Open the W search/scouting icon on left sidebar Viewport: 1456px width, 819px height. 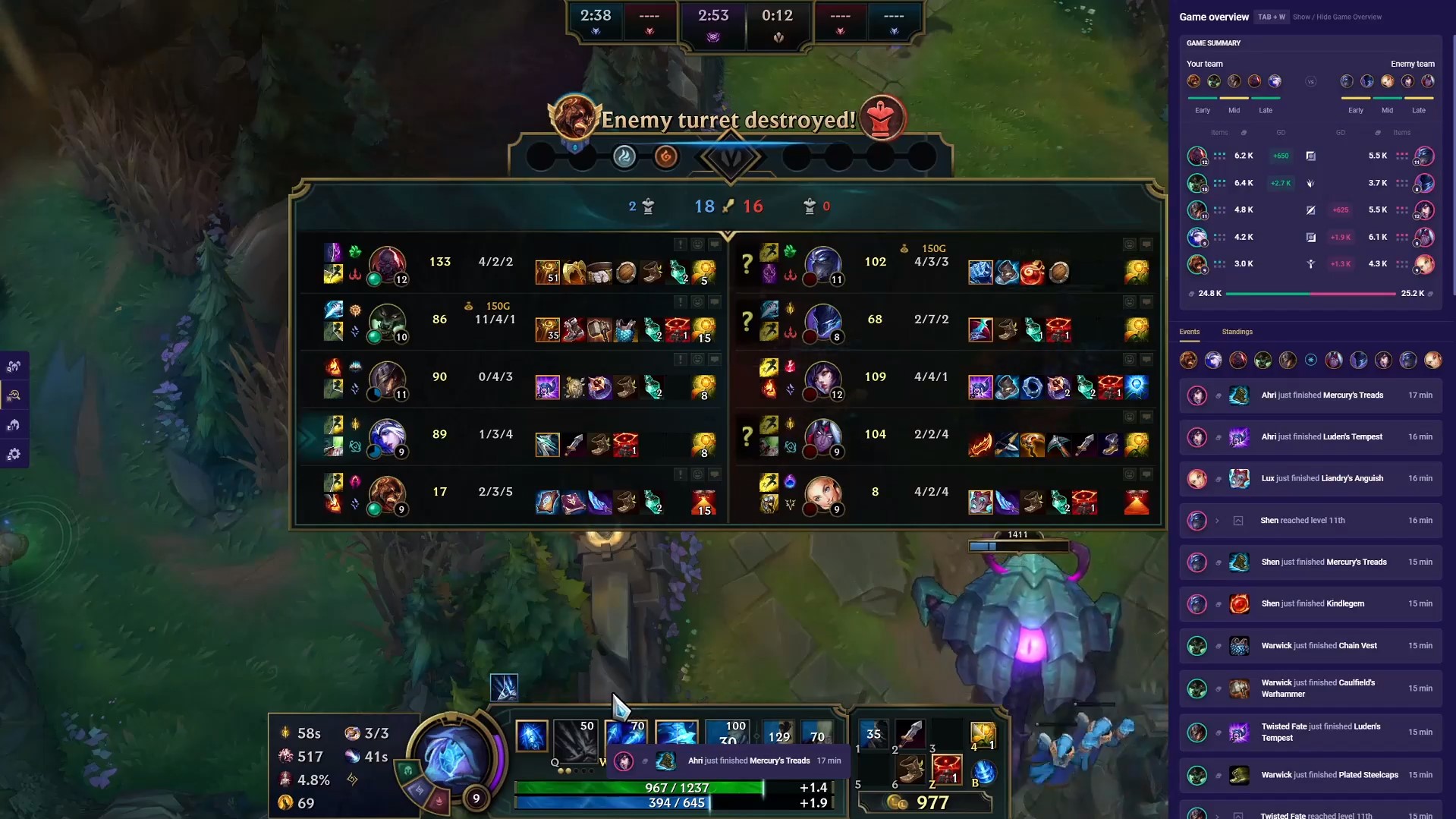(x=14, y=394)
